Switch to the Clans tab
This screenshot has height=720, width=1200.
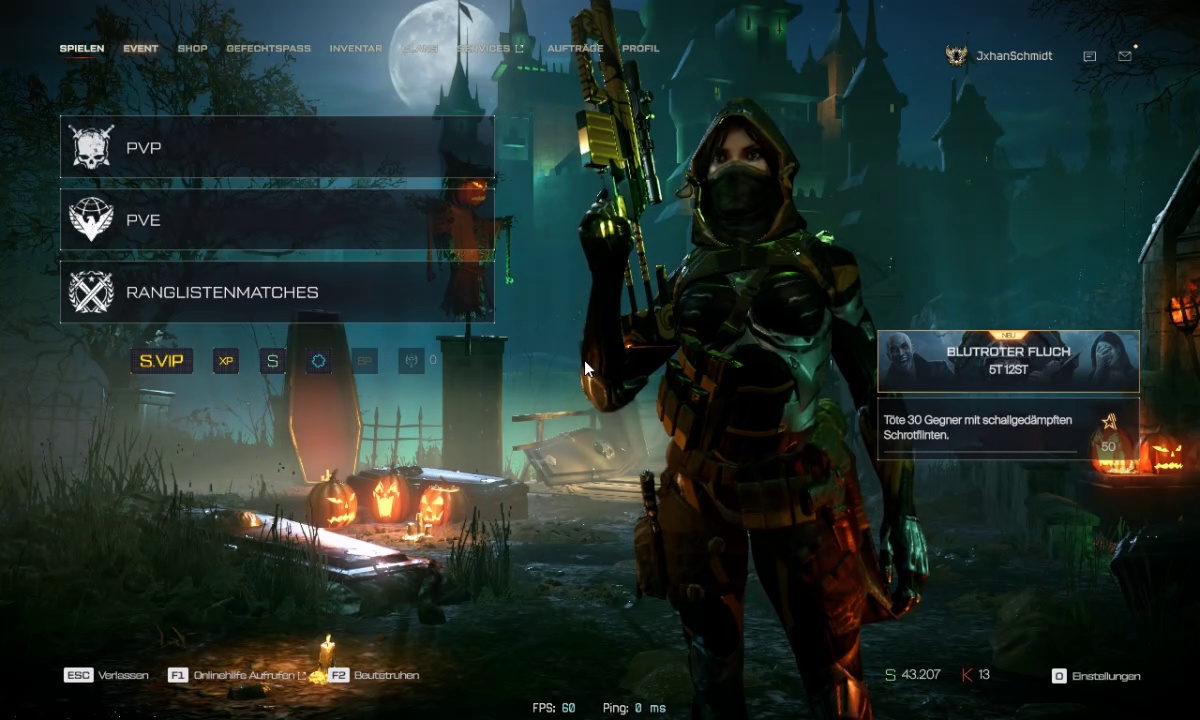(418, 49)
